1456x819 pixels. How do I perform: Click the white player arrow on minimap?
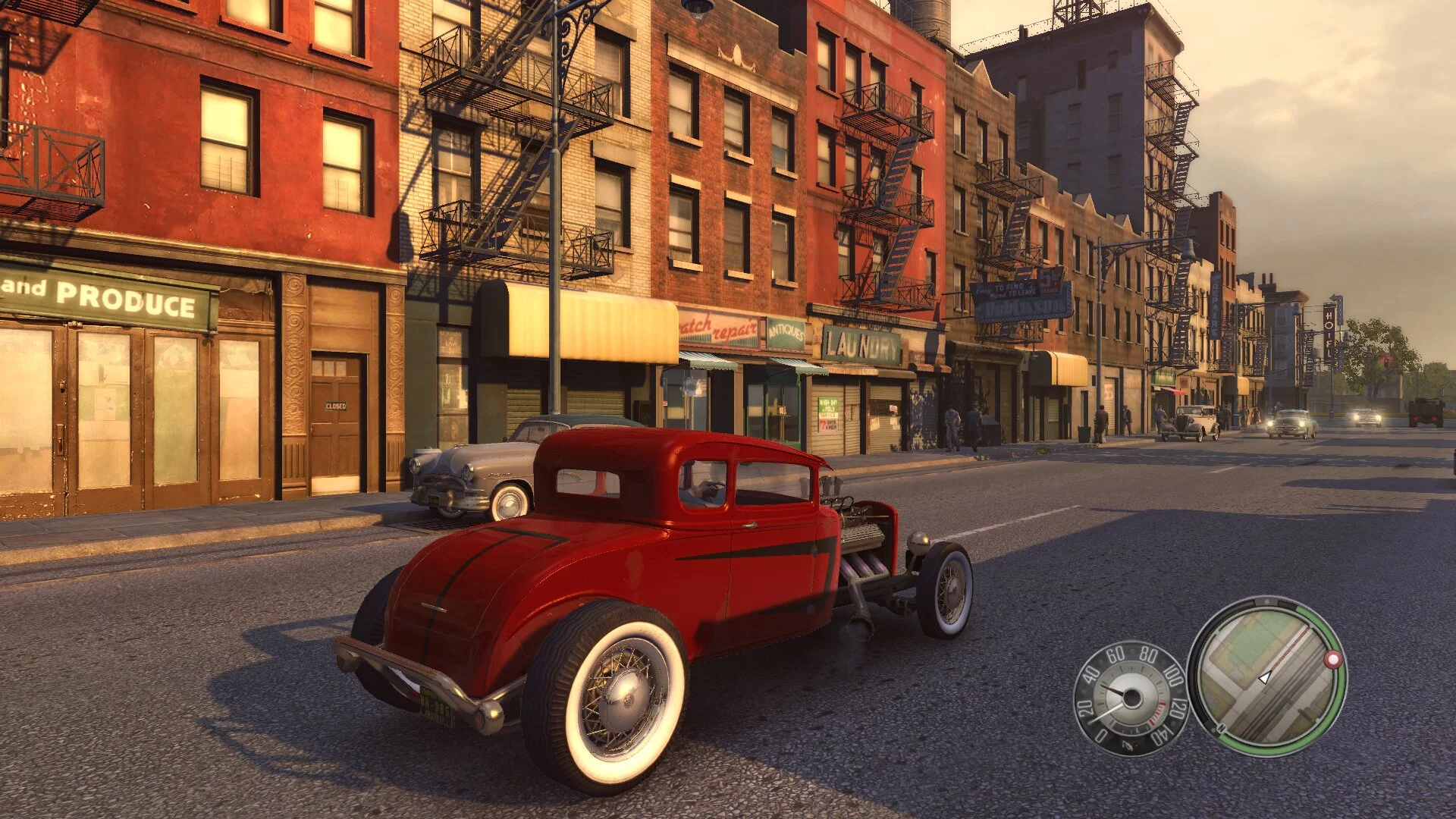click(1264, 677)
